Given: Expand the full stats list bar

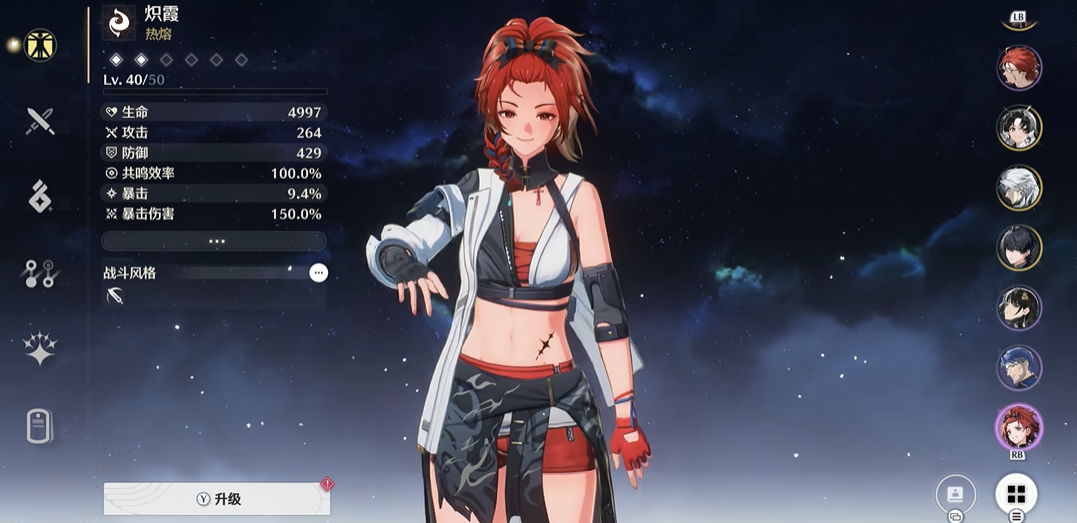Looking at the screenshot, I should click(214, 241).
